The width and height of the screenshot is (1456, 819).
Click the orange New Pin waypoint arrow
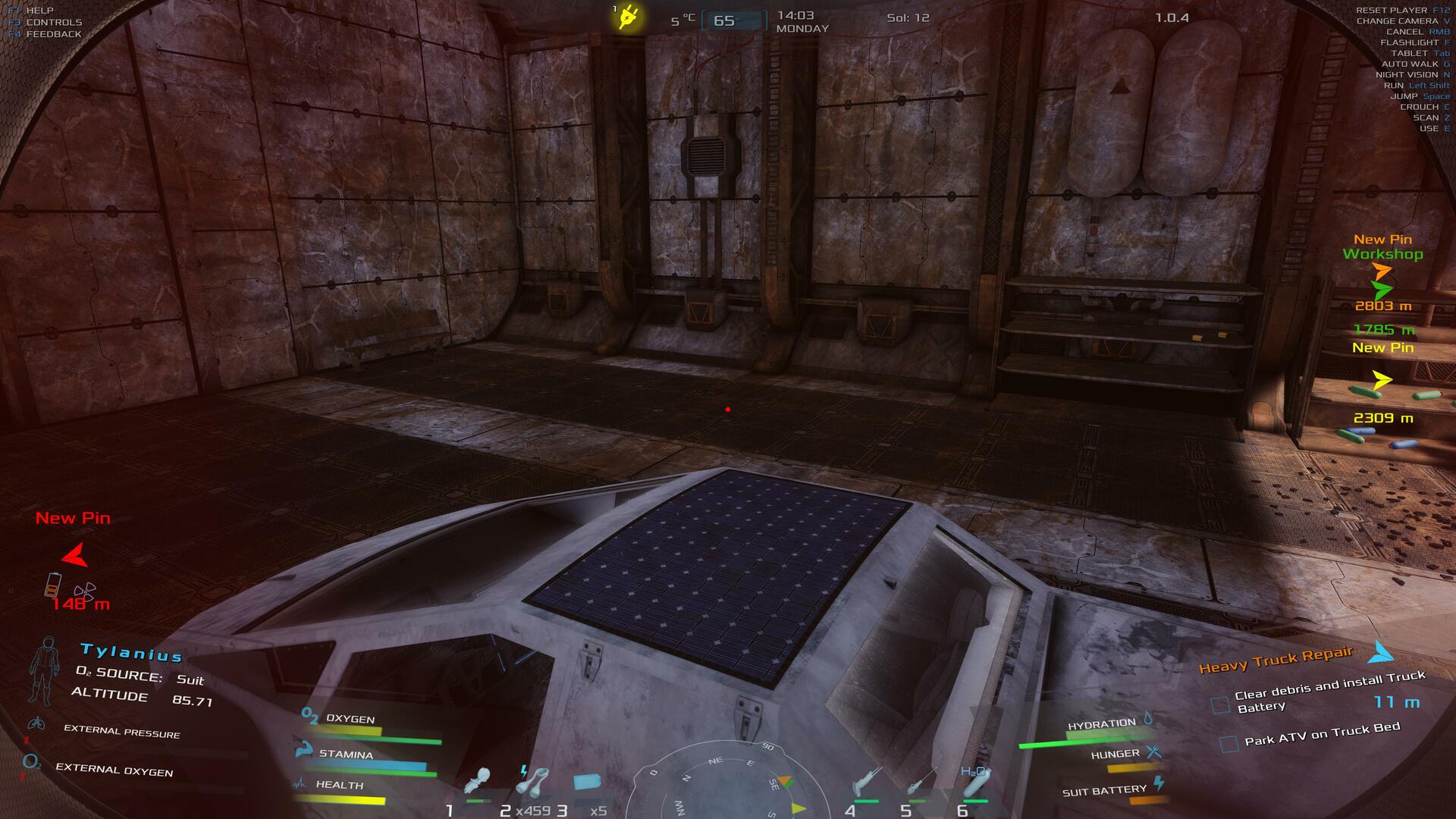tap(1382, 271)
